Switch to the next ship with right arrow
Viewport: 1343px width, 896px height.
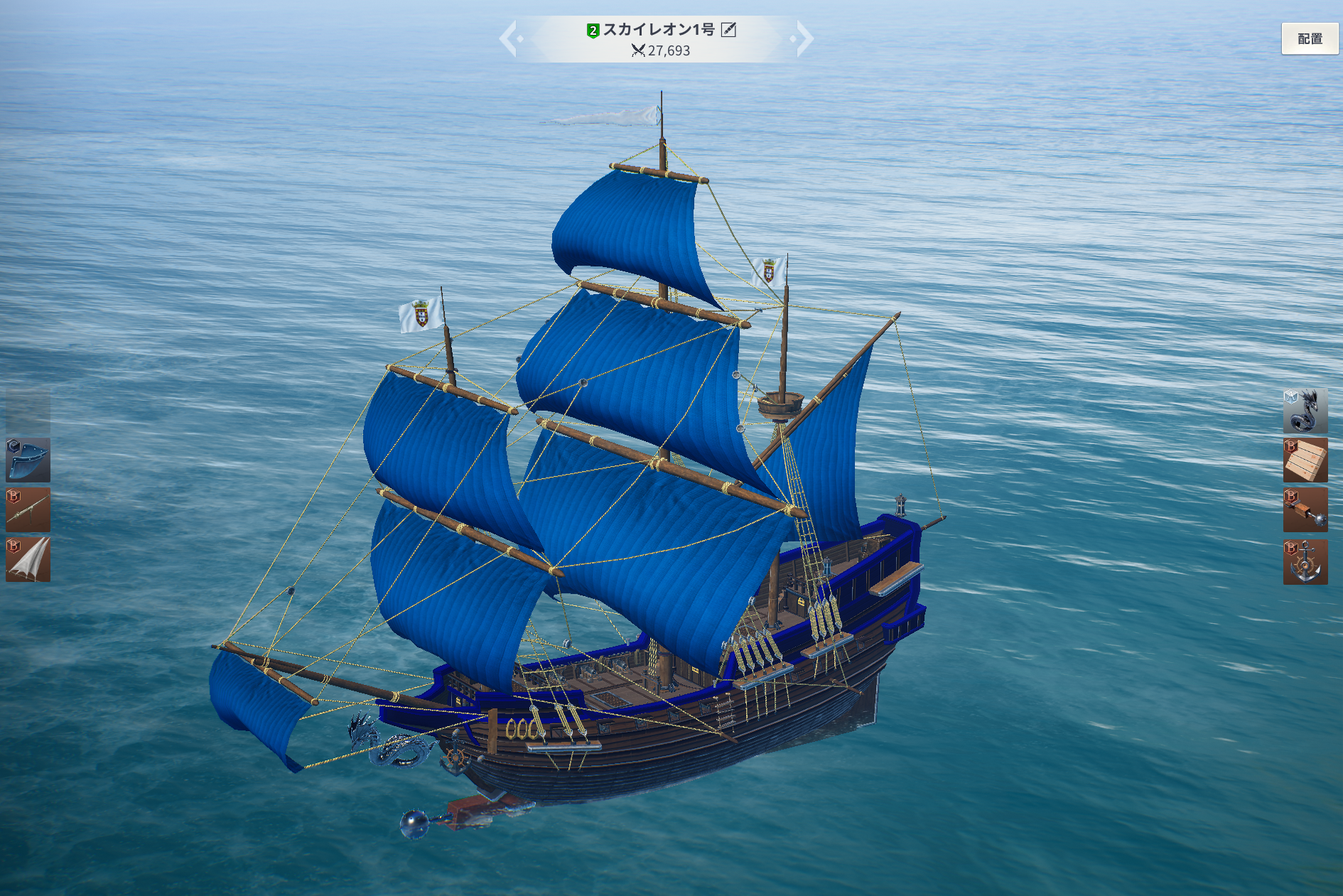click(x=804, y=38)
